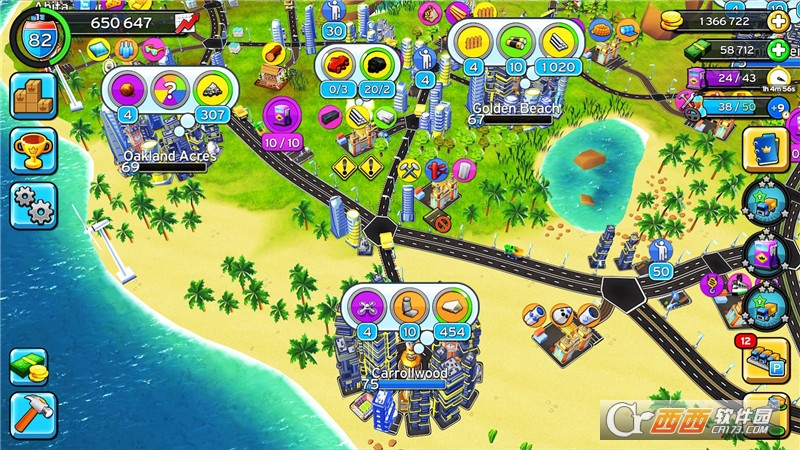The height and width of the screenshot is (450, 800).
Task: Add more green cash with plus button
Action: 778,49
